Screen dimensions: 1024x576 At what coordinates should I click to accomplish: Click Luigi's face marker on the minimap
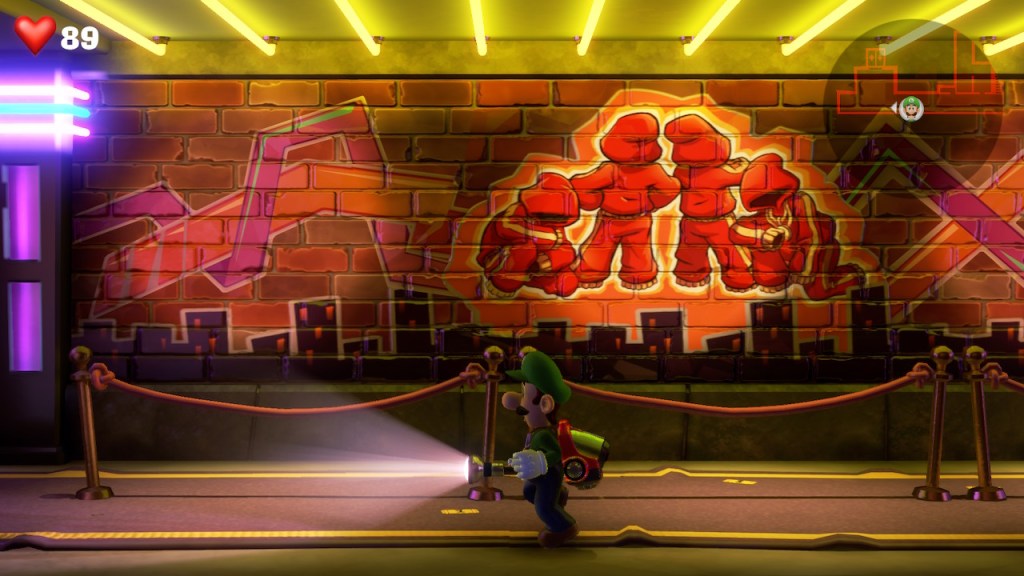[911, 108]
